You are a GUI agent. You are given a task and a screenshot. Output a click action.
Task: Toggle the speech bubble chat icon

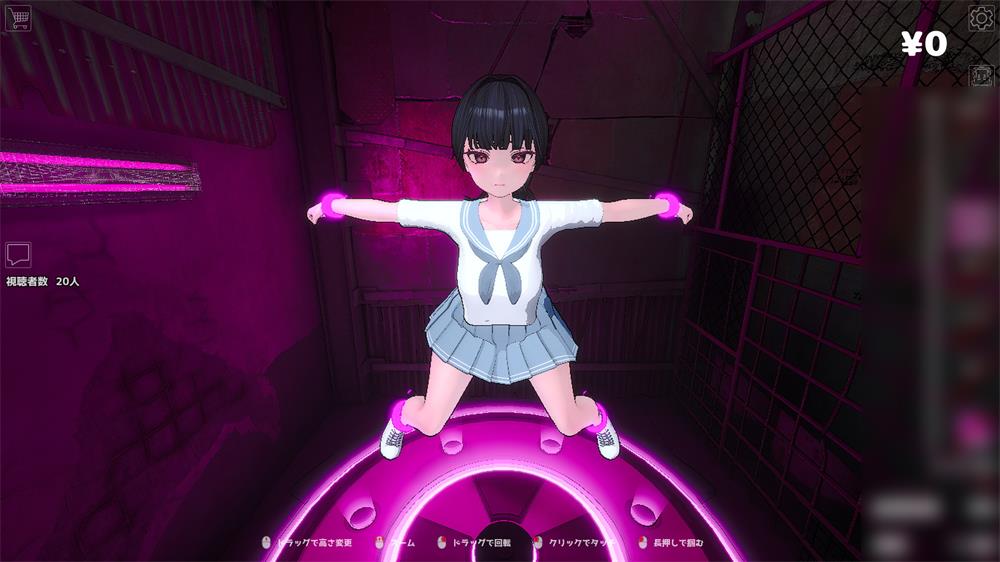(x=18, y=255)
